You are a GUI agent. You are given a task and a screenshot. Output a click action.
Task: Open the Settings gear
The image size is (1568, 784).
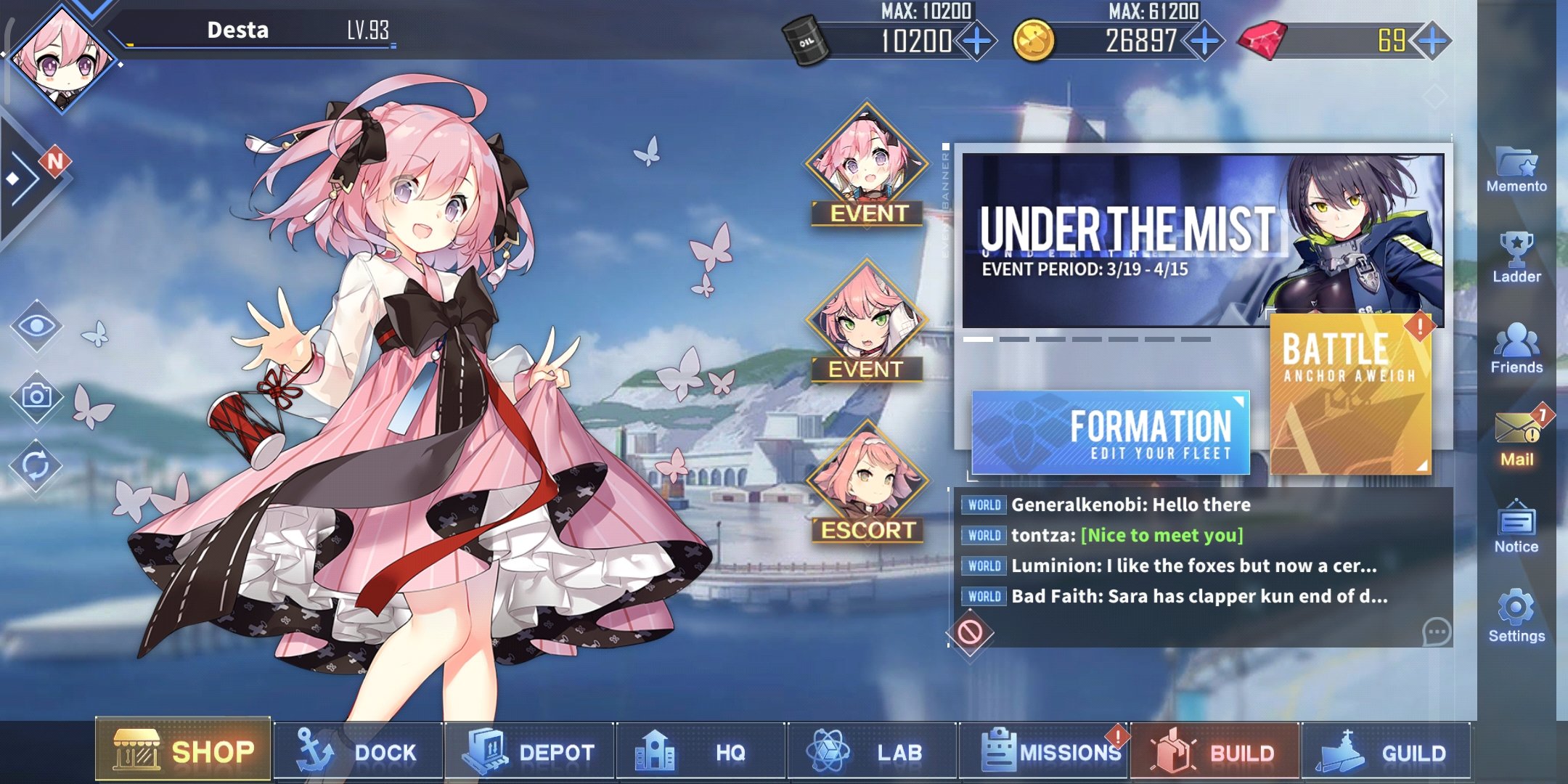pos(1516,616)
